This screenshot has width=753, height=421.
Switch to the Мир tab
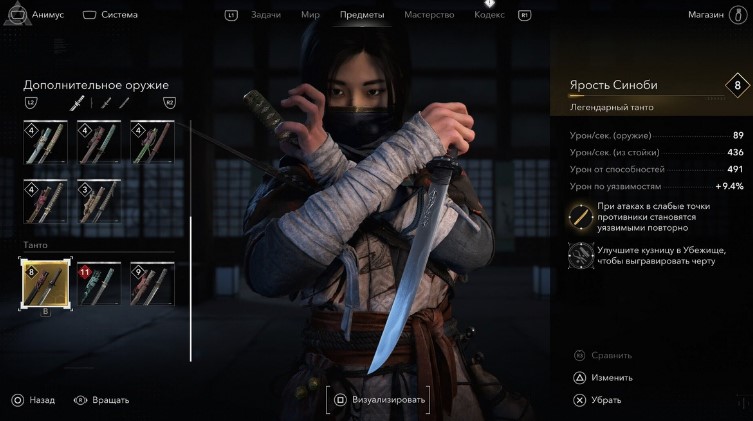310,15
